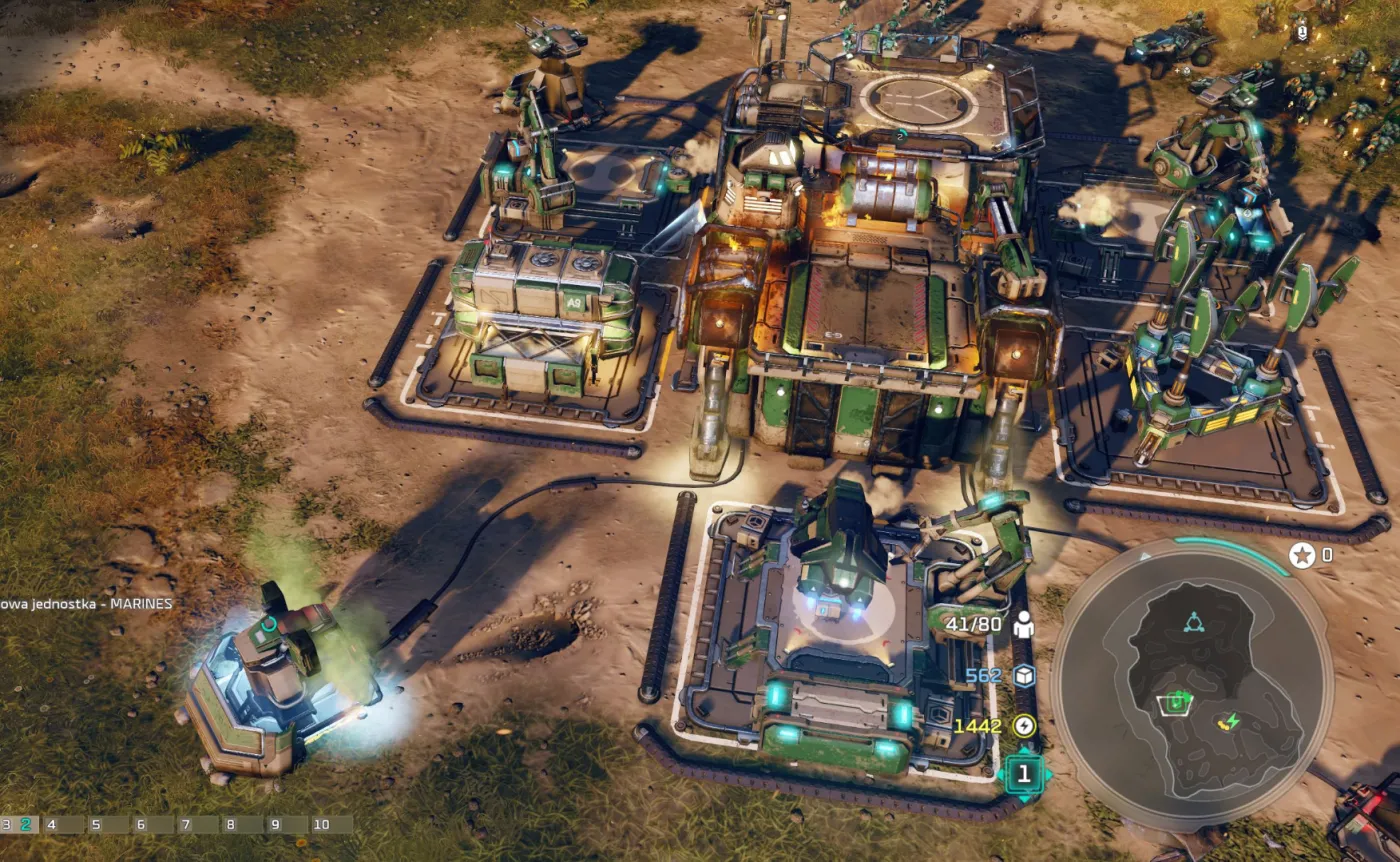Click the energy lightning icon showing 1442

1025,726
